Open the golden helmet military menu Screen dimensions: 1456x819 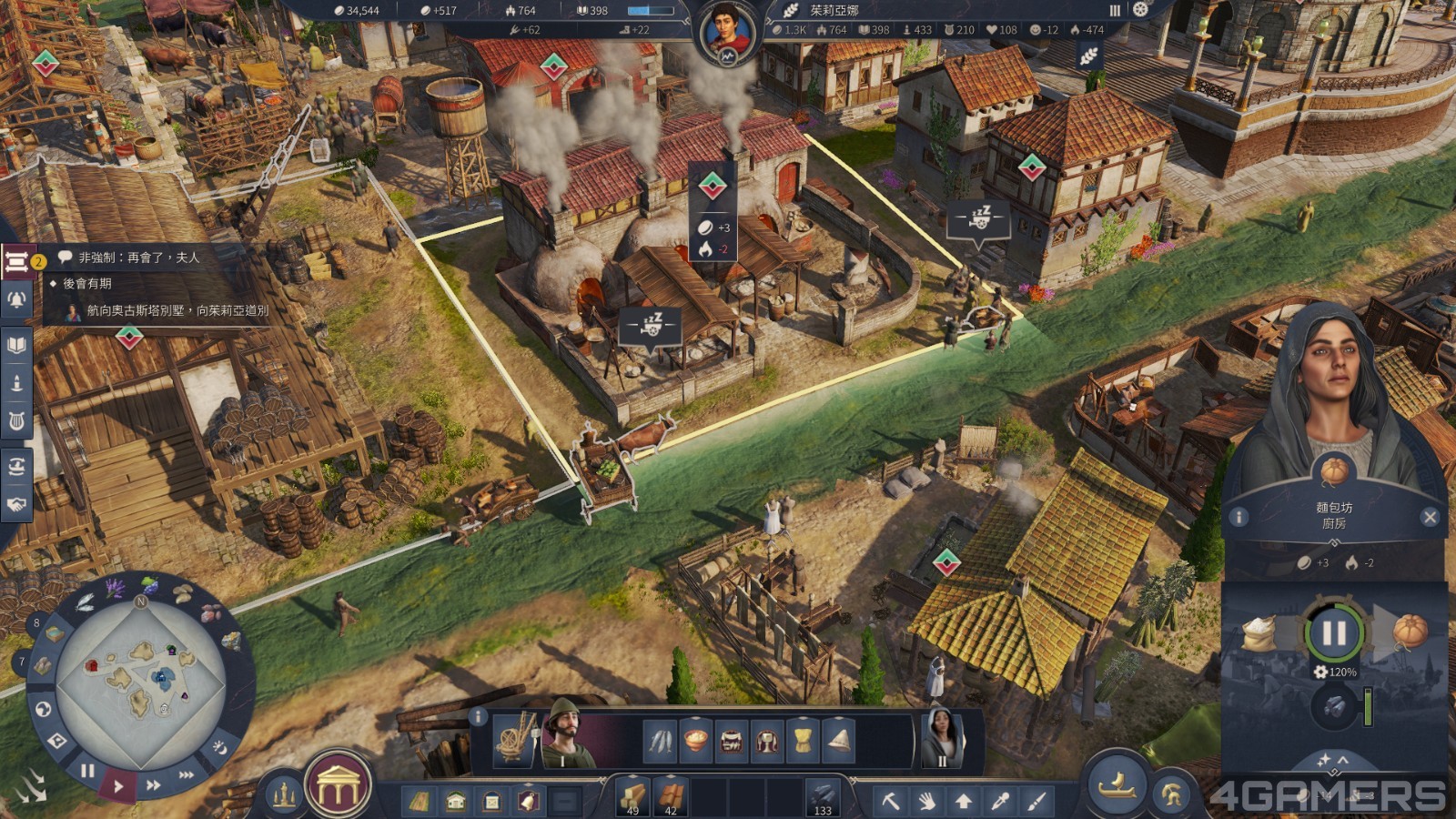[1172, 796]
